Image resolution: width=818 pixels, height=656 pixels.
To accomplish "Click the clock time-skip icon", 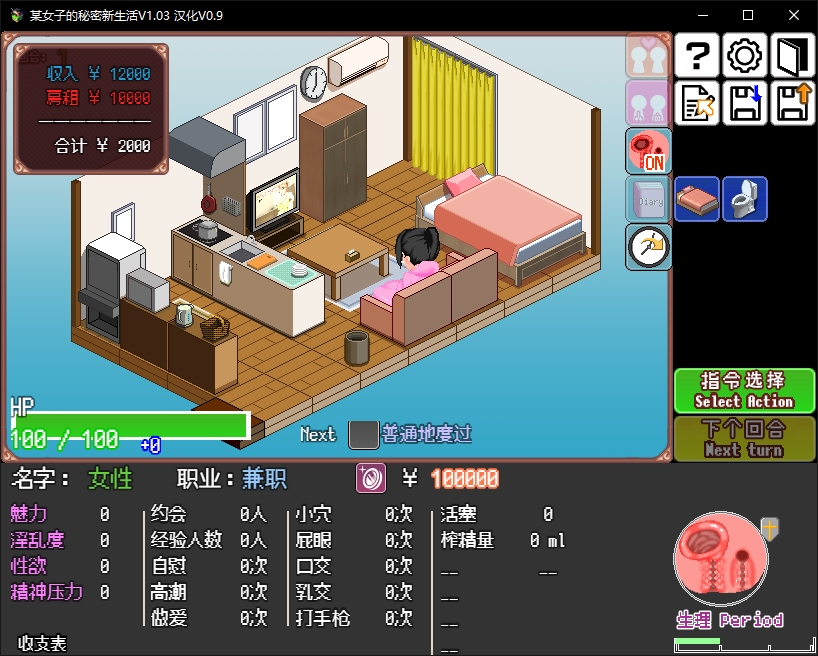I will [648, 247].
